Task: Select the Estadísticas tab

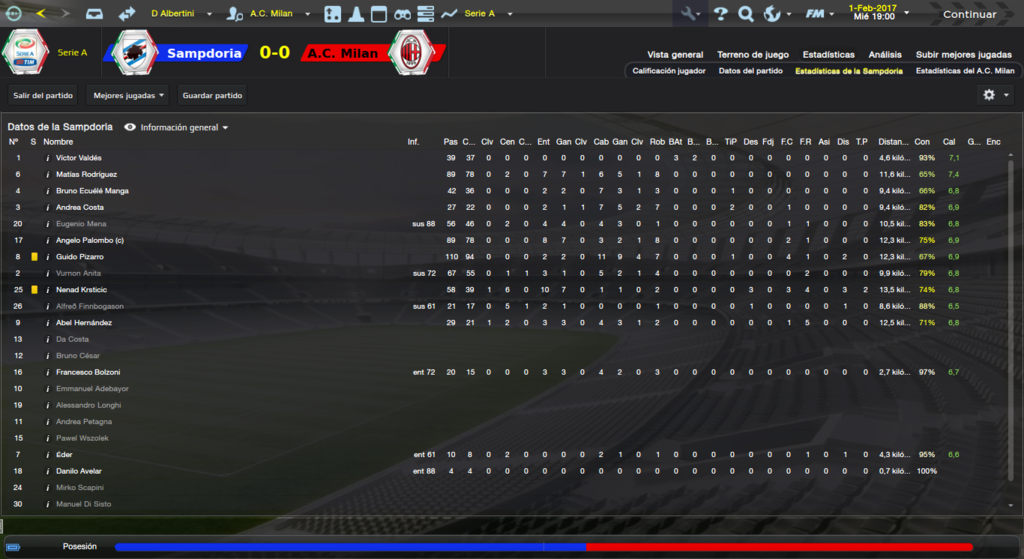Action: [x=828, y=54]
